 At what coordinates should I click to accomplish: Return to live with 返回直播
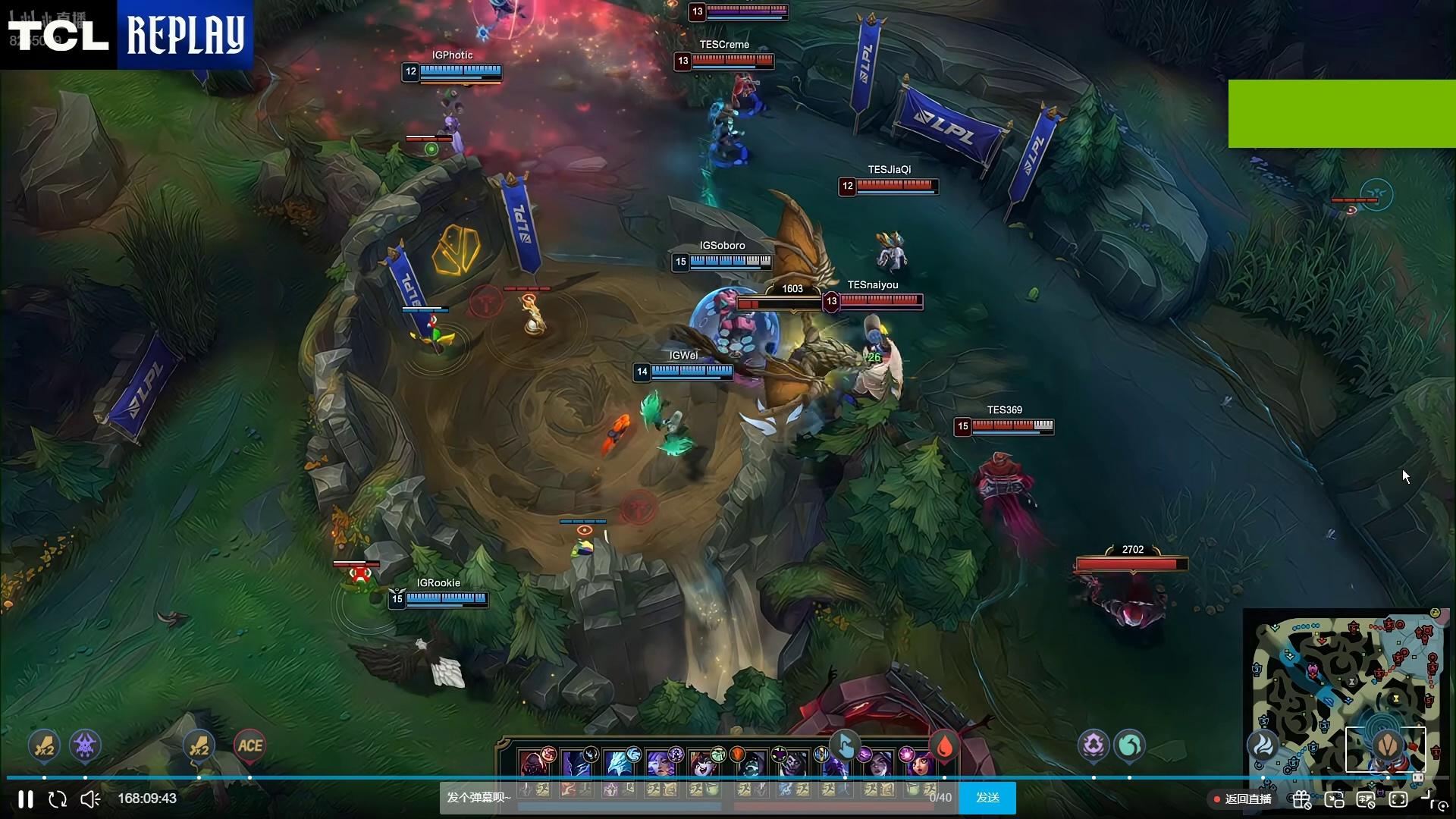click(x=1242, y=799)
